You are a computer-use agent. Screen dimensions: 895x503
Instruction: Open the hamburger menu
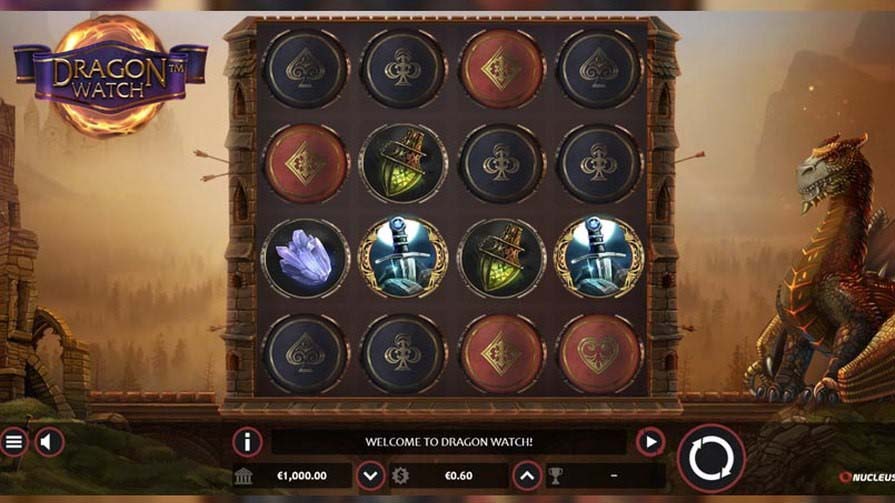(14, 441)
